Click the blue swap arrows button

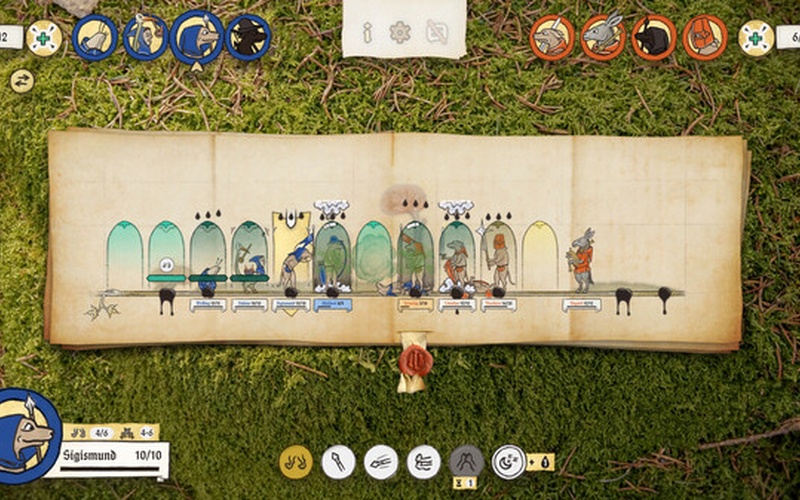point(21,81)
